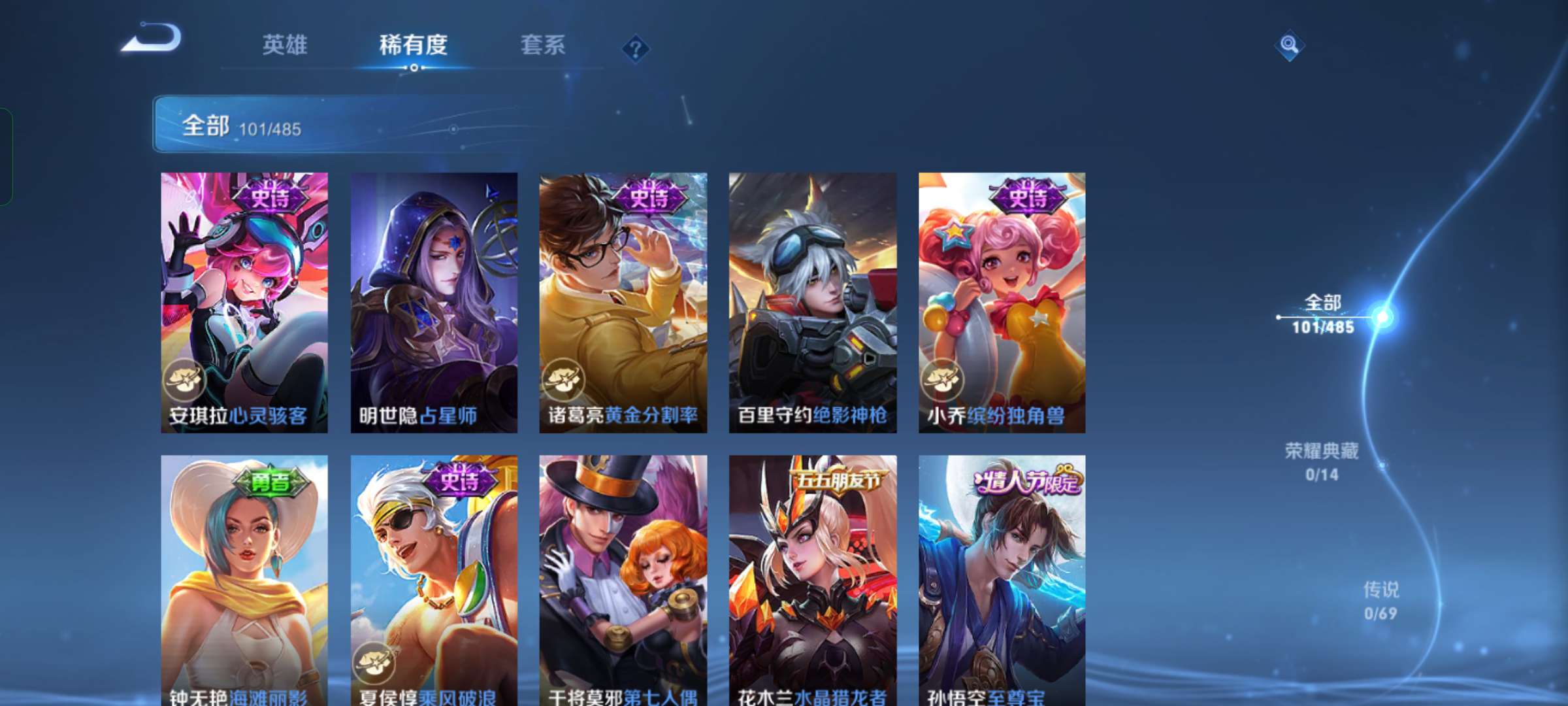Screen dimensions: 1568x706
Task: Click the question mark help icon
Action: pyautogui.click(x=636, y=48)
